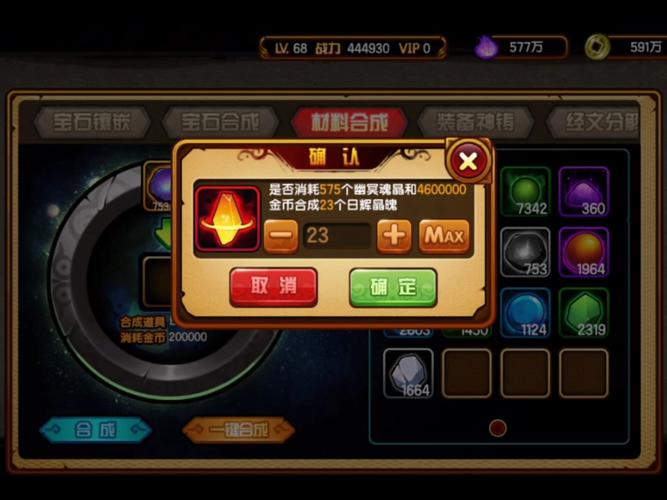Screen dimensions: 667x500
Task: Increase quantity with the plus button
Action: pos(394,236)
